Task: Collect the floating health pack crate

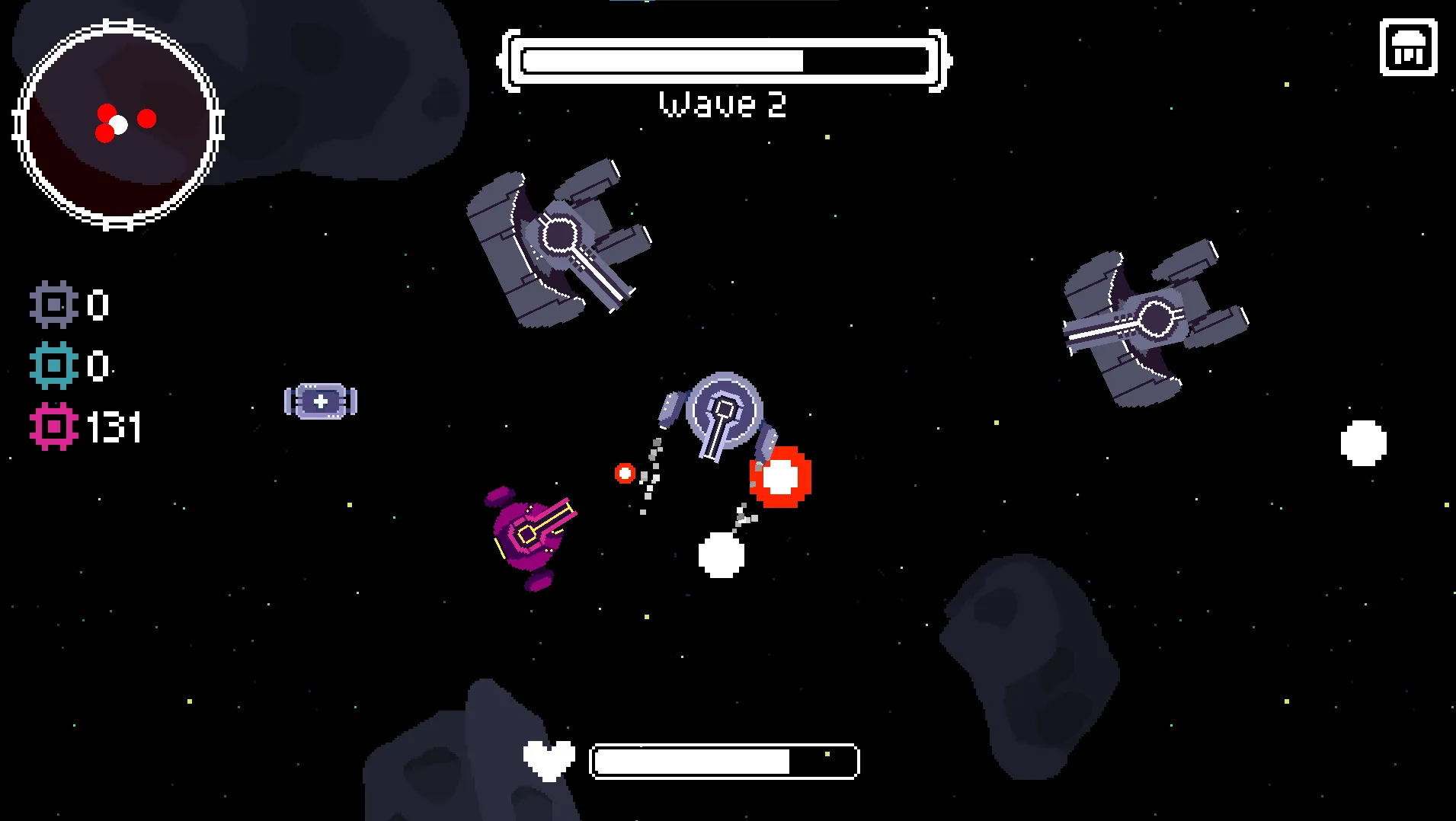Action: click(x=319, y=401)
